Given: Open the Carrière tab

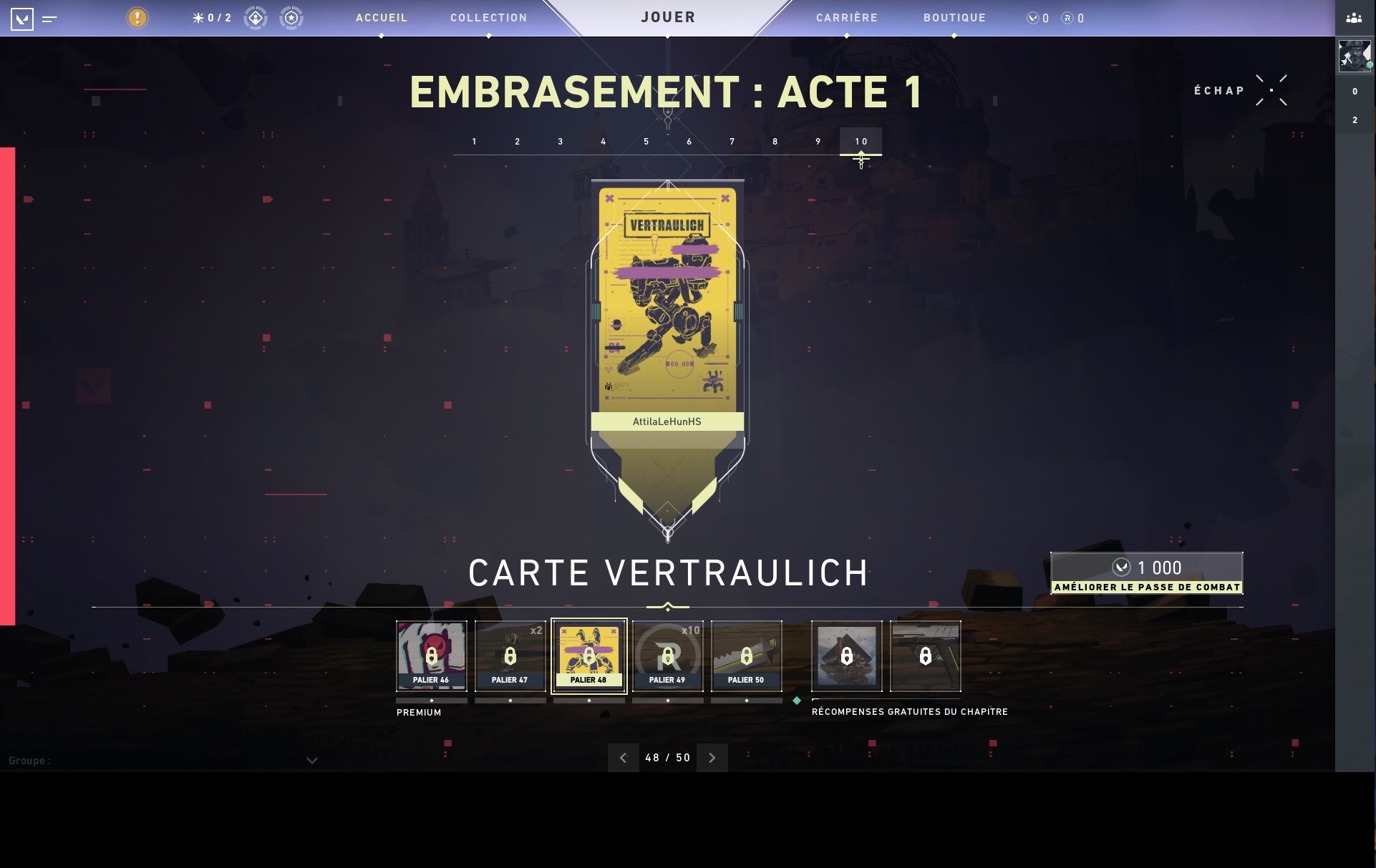Looking at the screenshot, I should 846,18.
